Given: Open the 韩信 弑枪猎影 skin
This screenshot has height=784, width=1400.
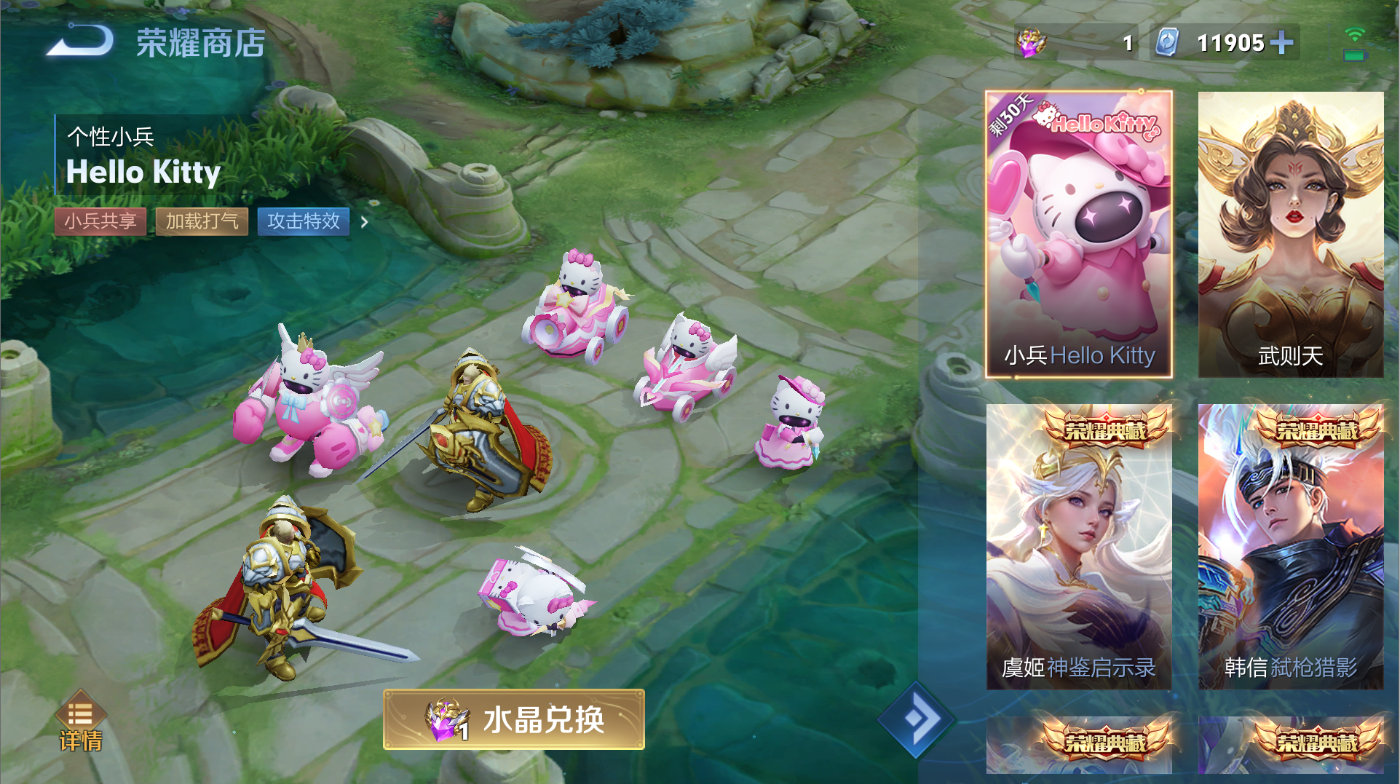Looking at the screenshot, I should tap(1290, 545).
